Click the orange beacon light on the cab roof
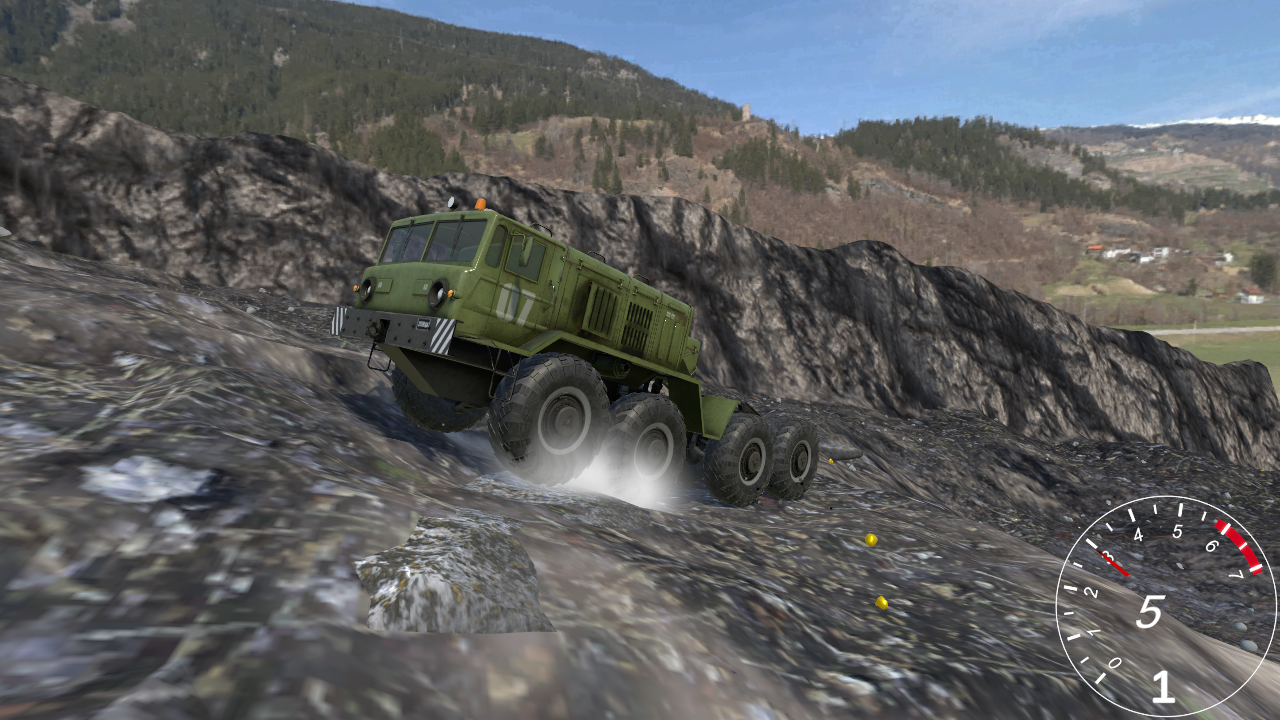Screen dimensions: 1280x720 point(480,205)
